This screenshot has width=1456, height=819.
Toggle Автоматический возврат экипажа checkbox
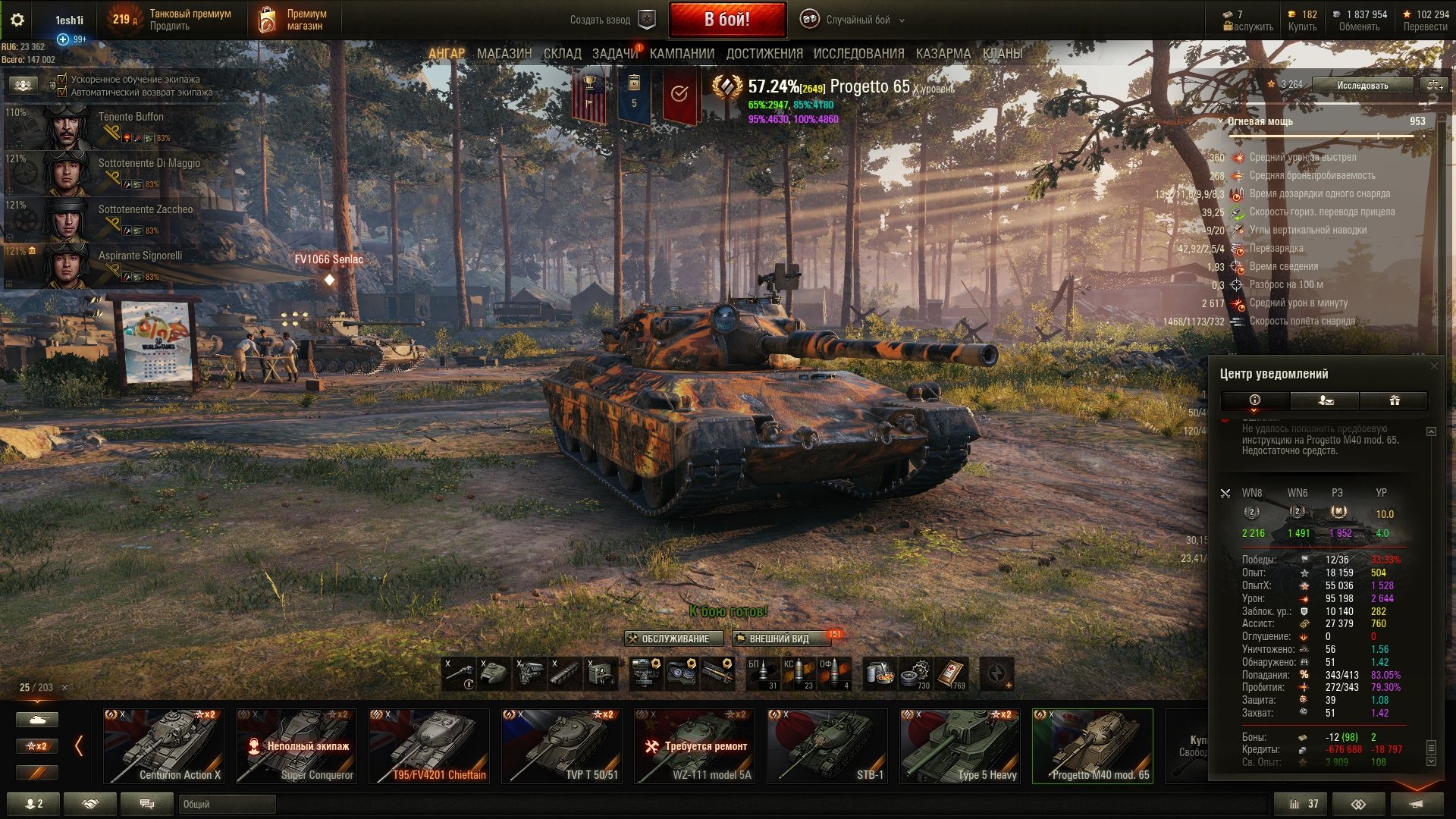(x=63, y=93)
